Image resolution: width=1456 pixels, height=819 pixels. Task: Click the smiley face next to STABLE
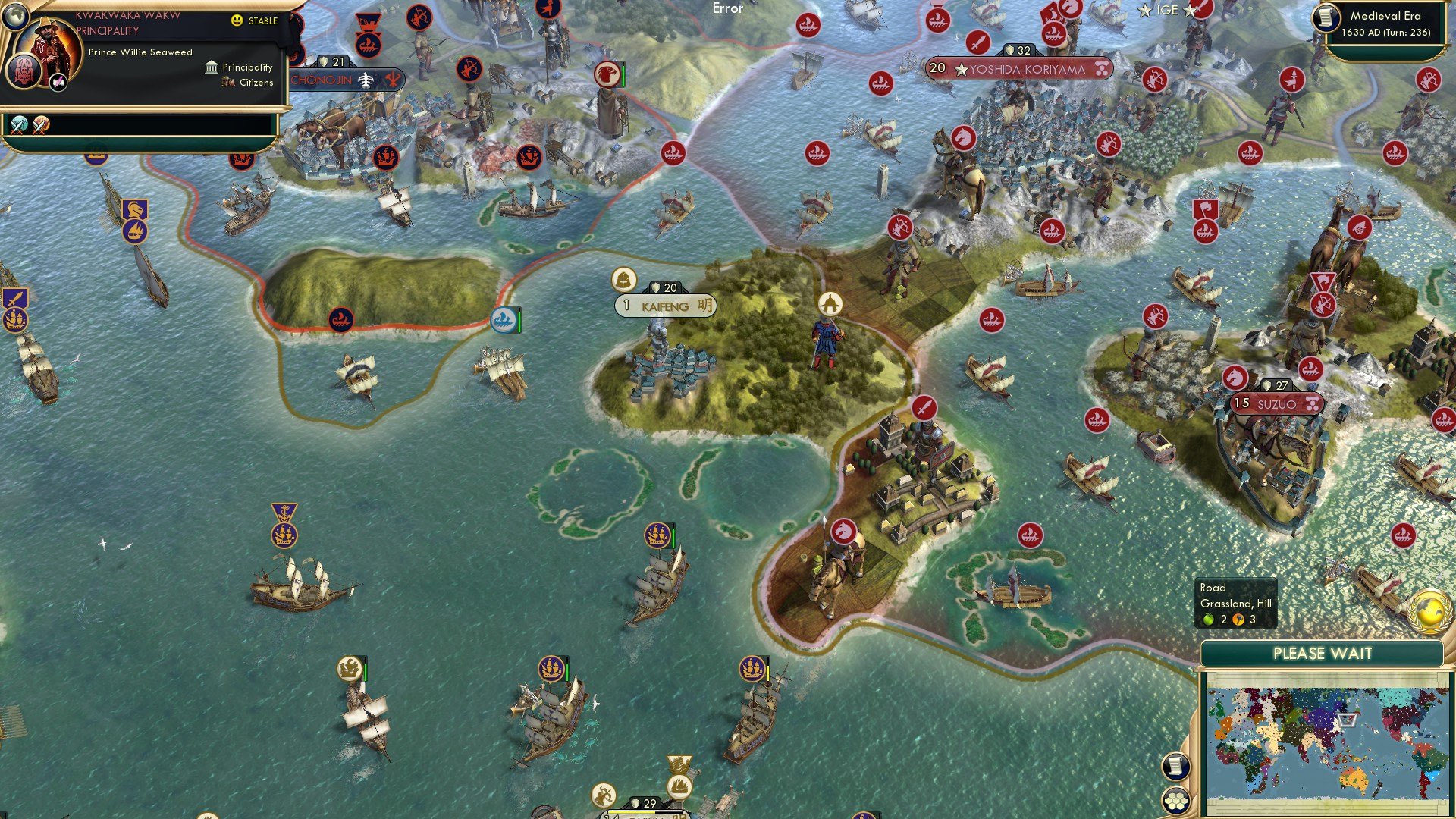tap(236, 21)
